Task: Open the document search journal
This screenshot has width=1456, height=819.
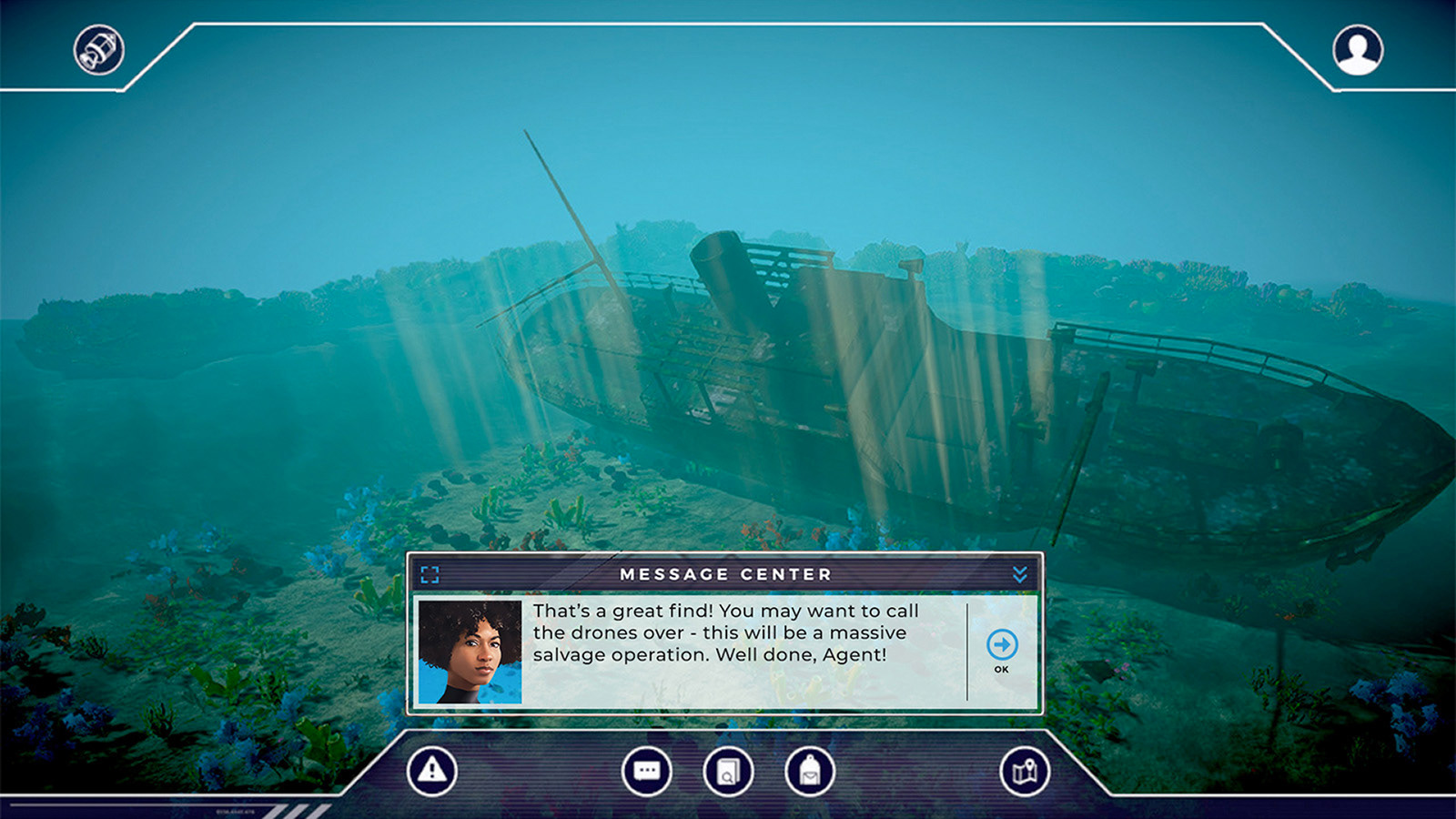Action: [x=728, y=771]
